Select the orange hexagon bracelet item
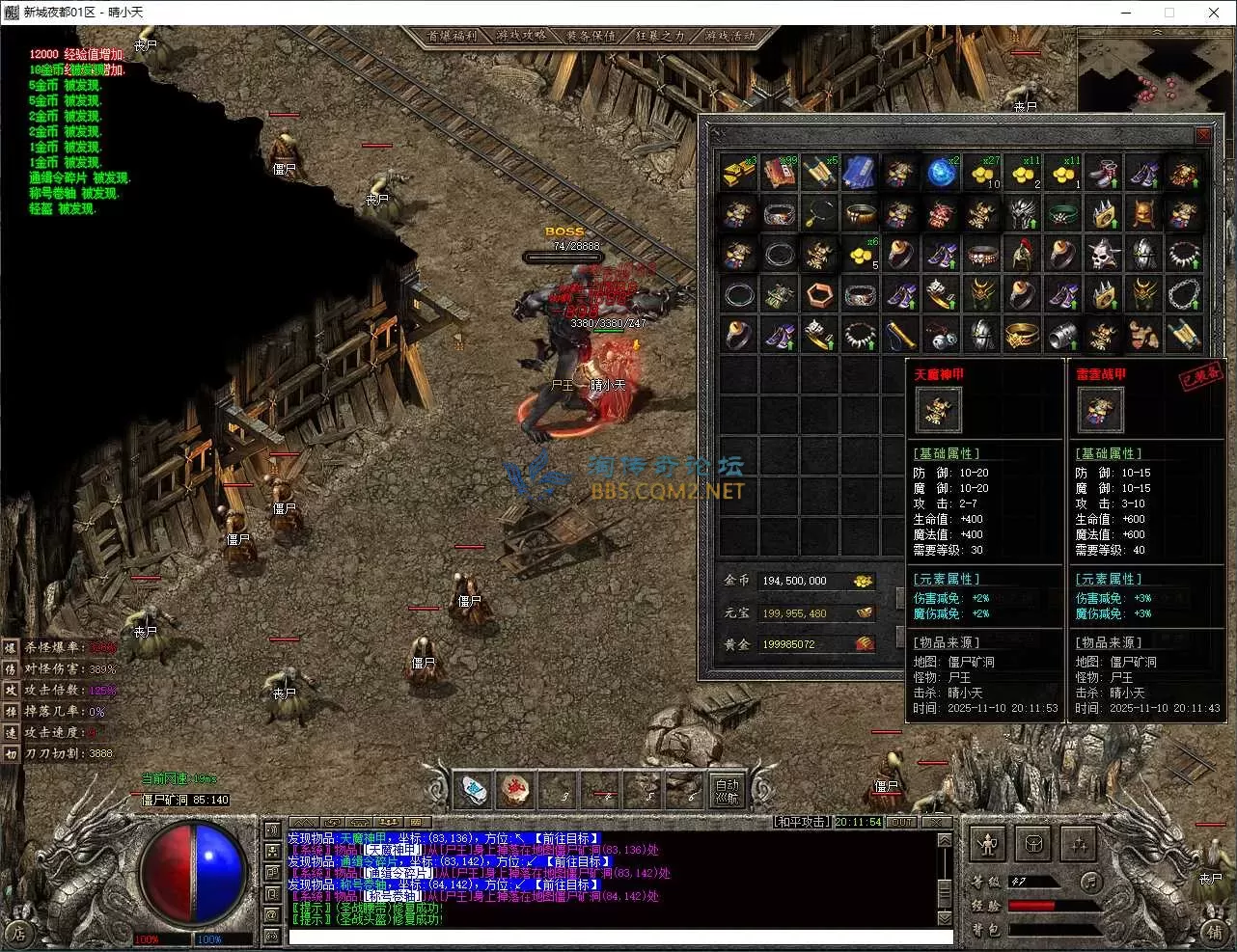 (820, 295)
